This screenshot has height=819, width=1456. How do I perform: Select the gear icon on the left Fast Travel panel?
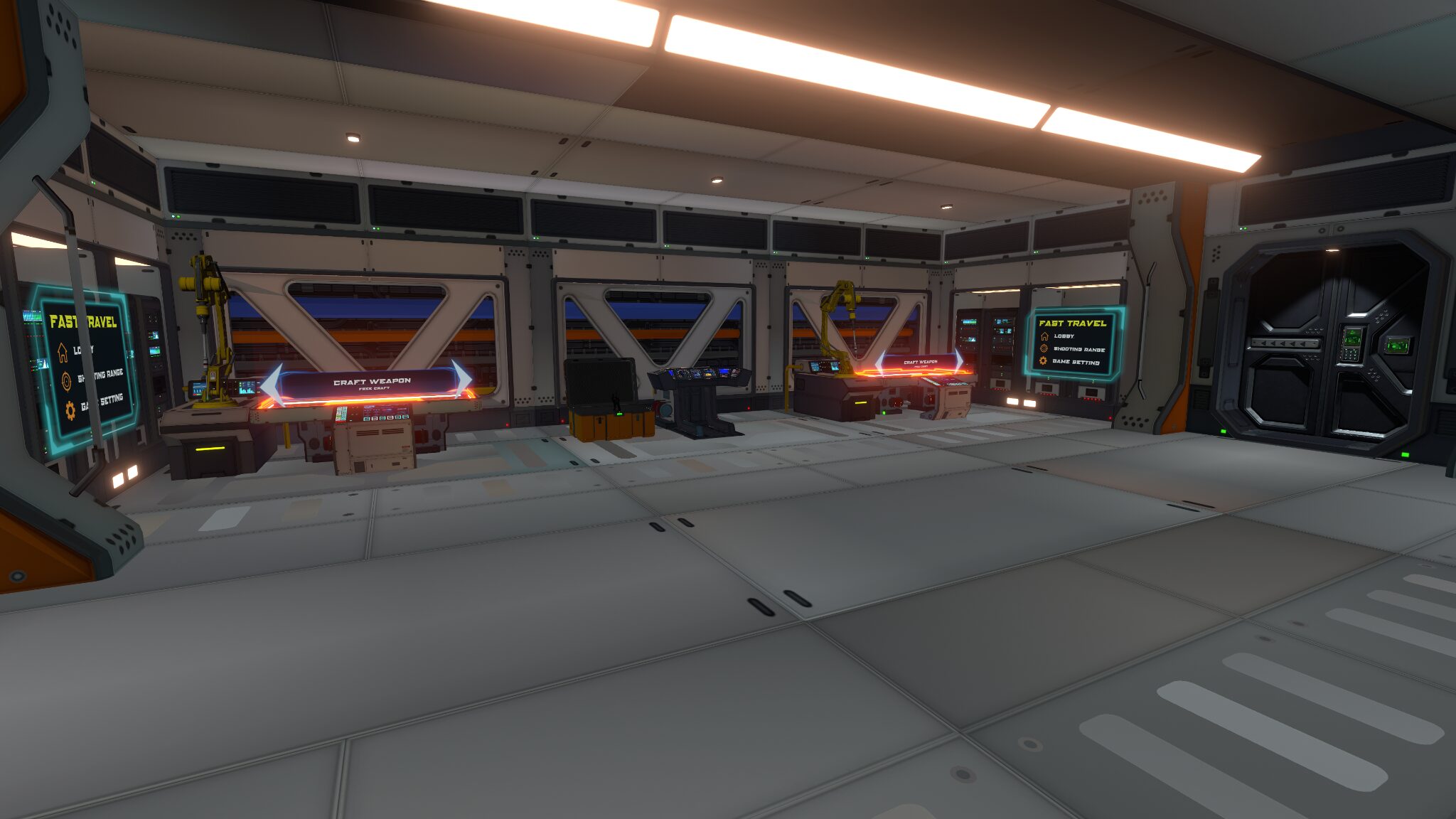click(70, 410)
